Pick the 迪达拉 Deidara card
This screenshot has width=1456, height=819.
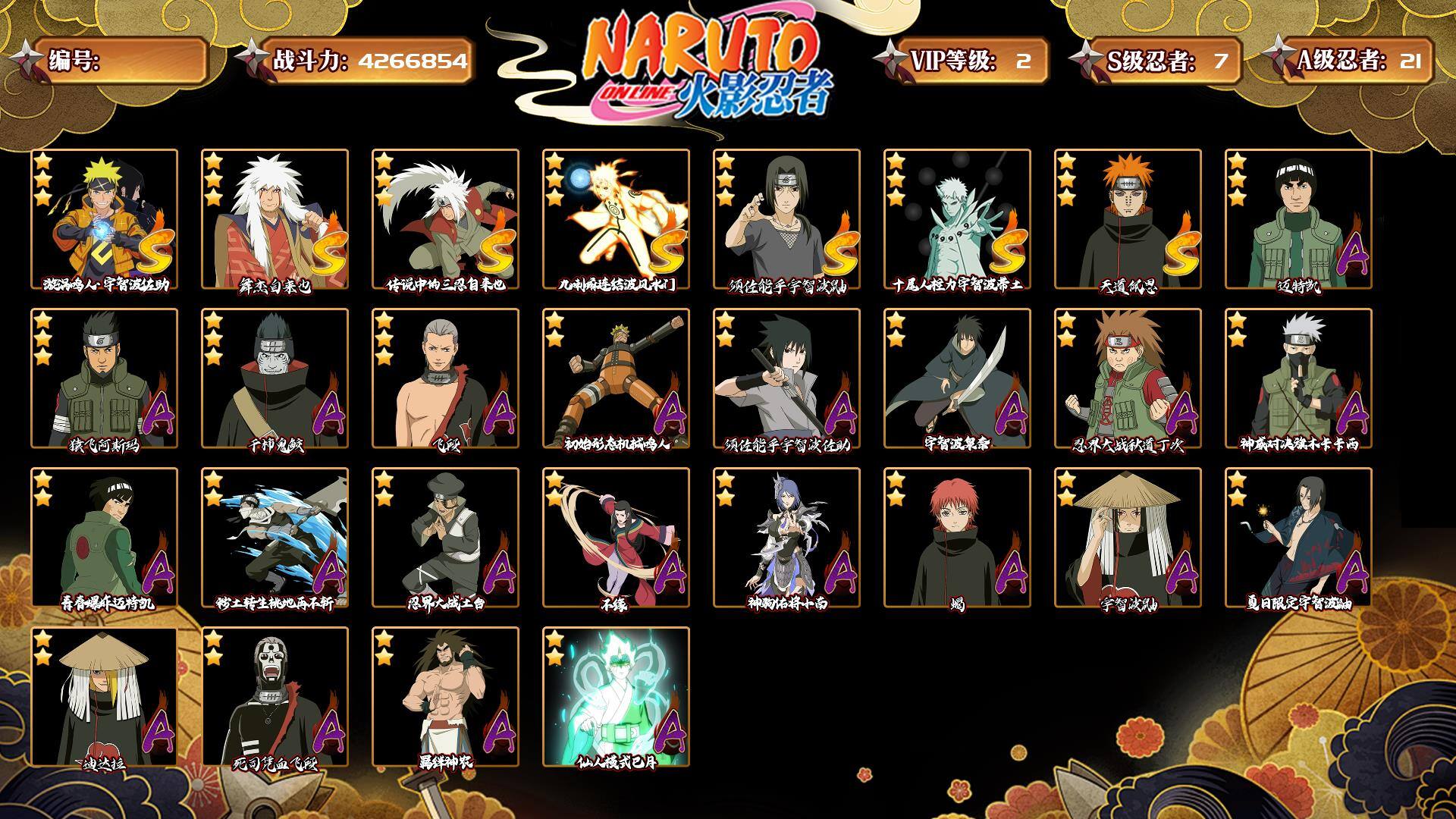coord(104,696)
